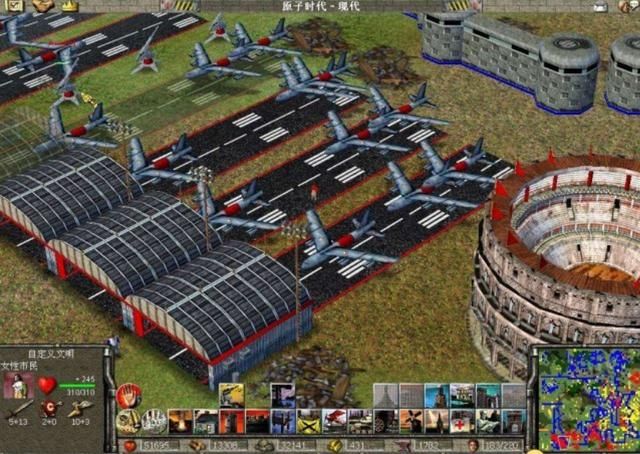Click the red hand stop command
Screen dimensions: 640x454
(128, 396)
